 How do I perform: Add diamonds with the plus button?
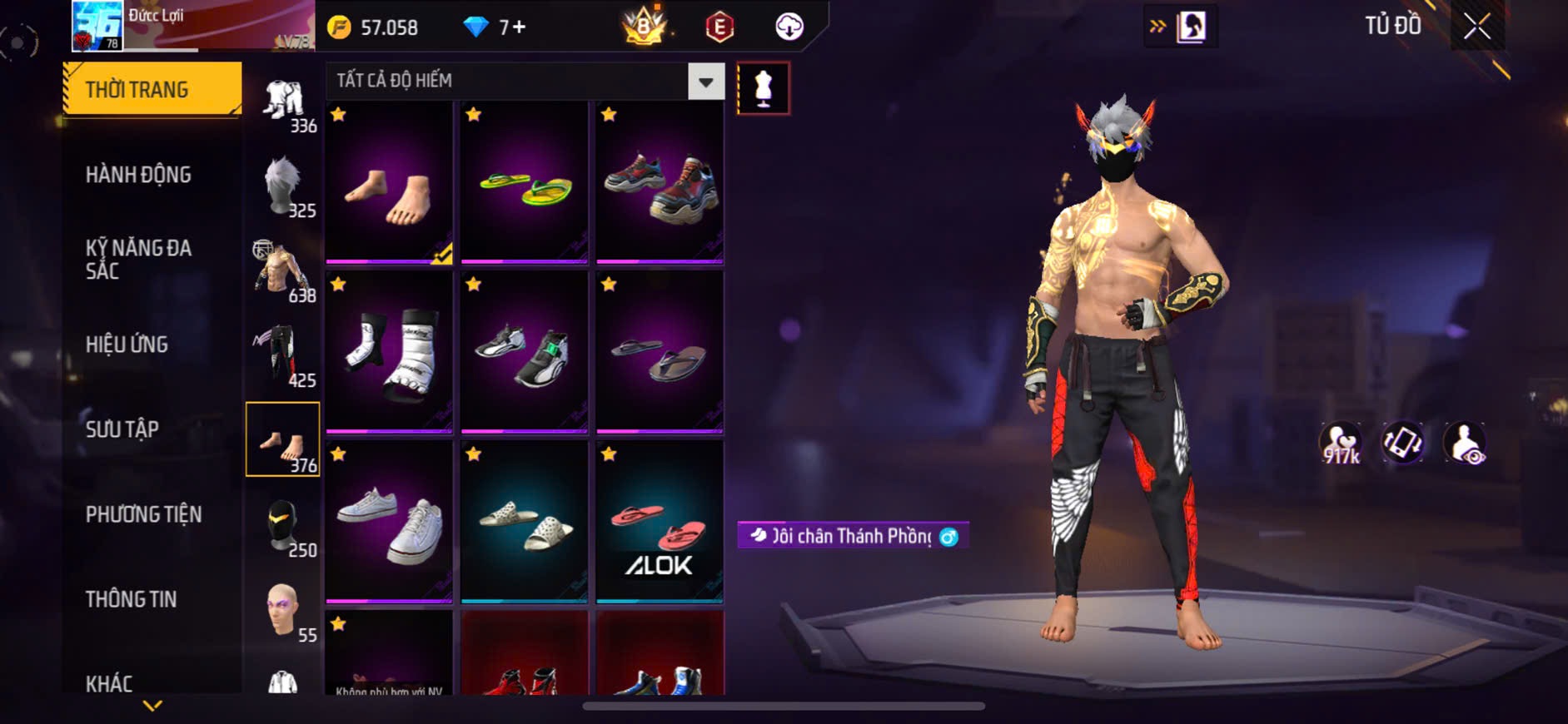pyautogui.click(x=519, y=27)
